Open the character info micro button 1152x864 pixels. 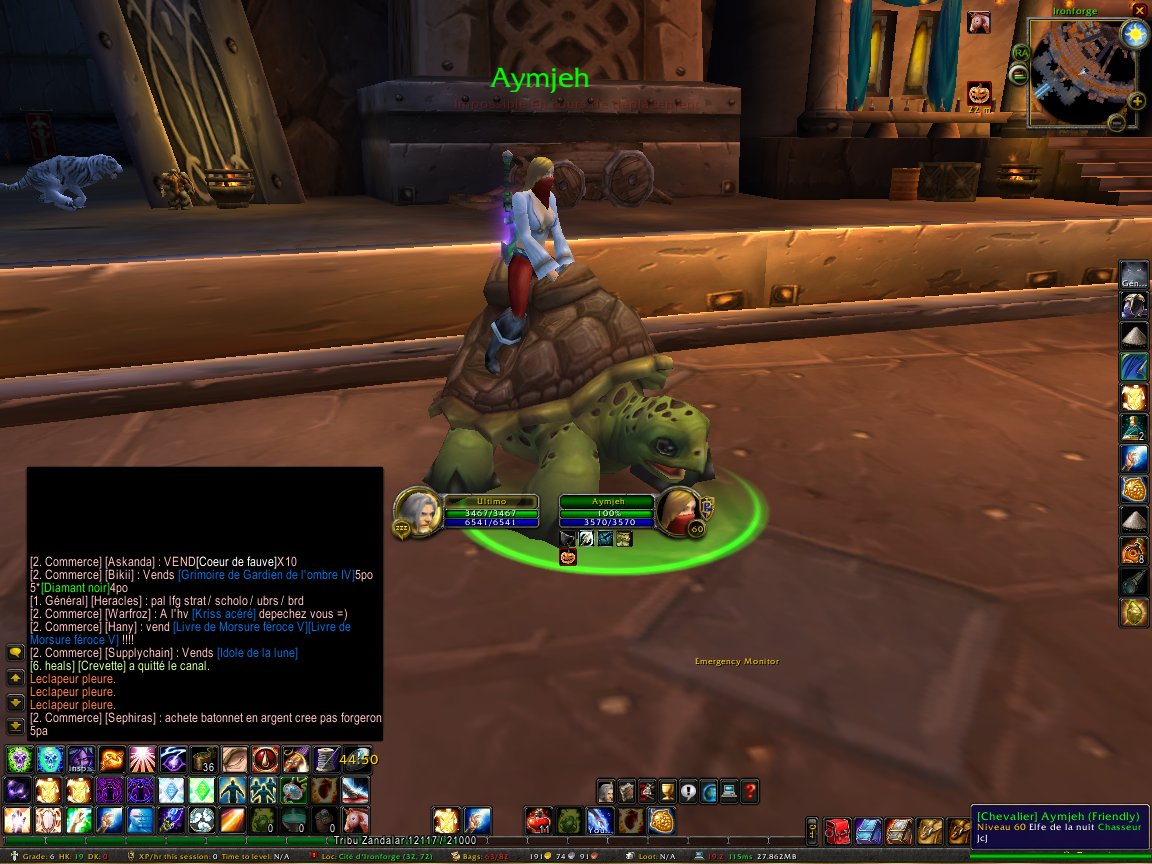click(x=606, y=791)
